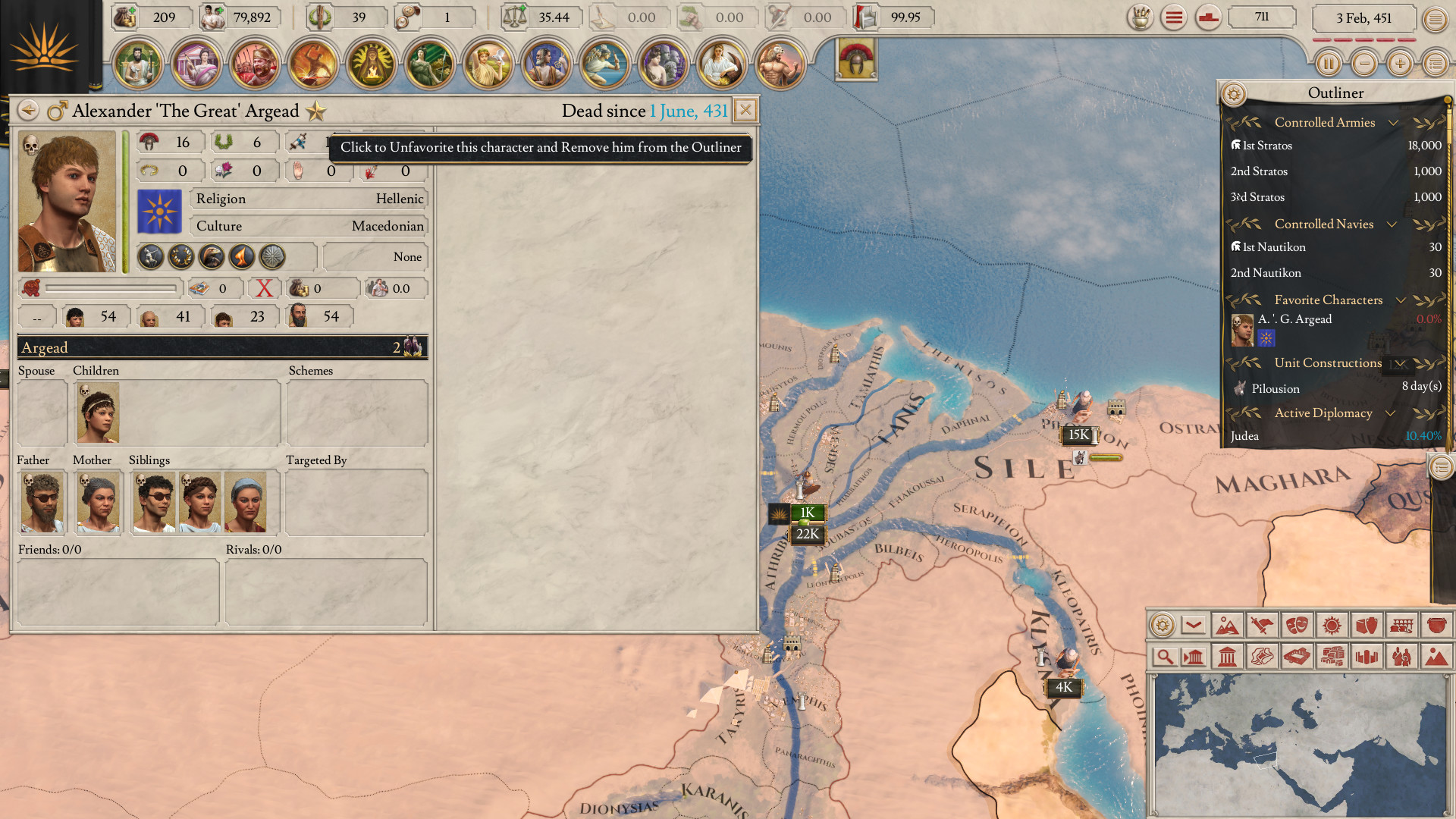Open the magnifying glass search tool

tap(1163, 657)
